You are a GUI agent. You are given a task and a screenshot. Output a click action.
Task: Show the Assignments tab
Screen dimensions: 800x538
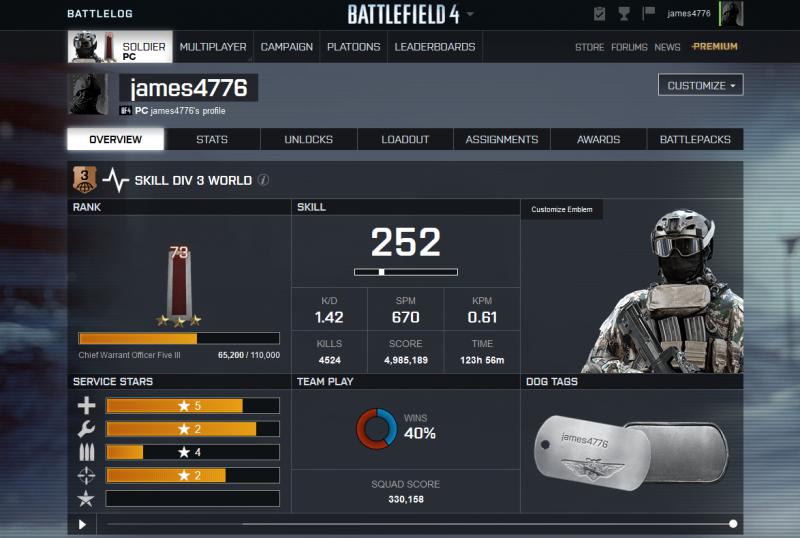502,140
